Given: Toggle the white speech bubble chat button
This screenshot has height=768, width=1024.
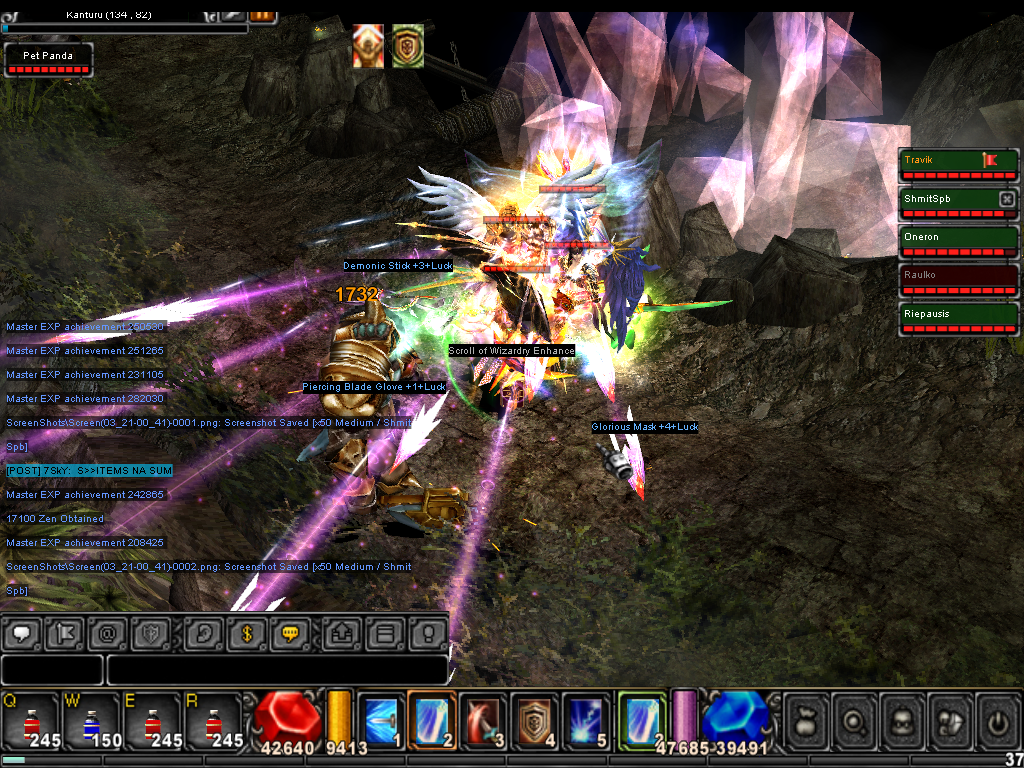Looking at the screenshot, I should pos(25,634).
